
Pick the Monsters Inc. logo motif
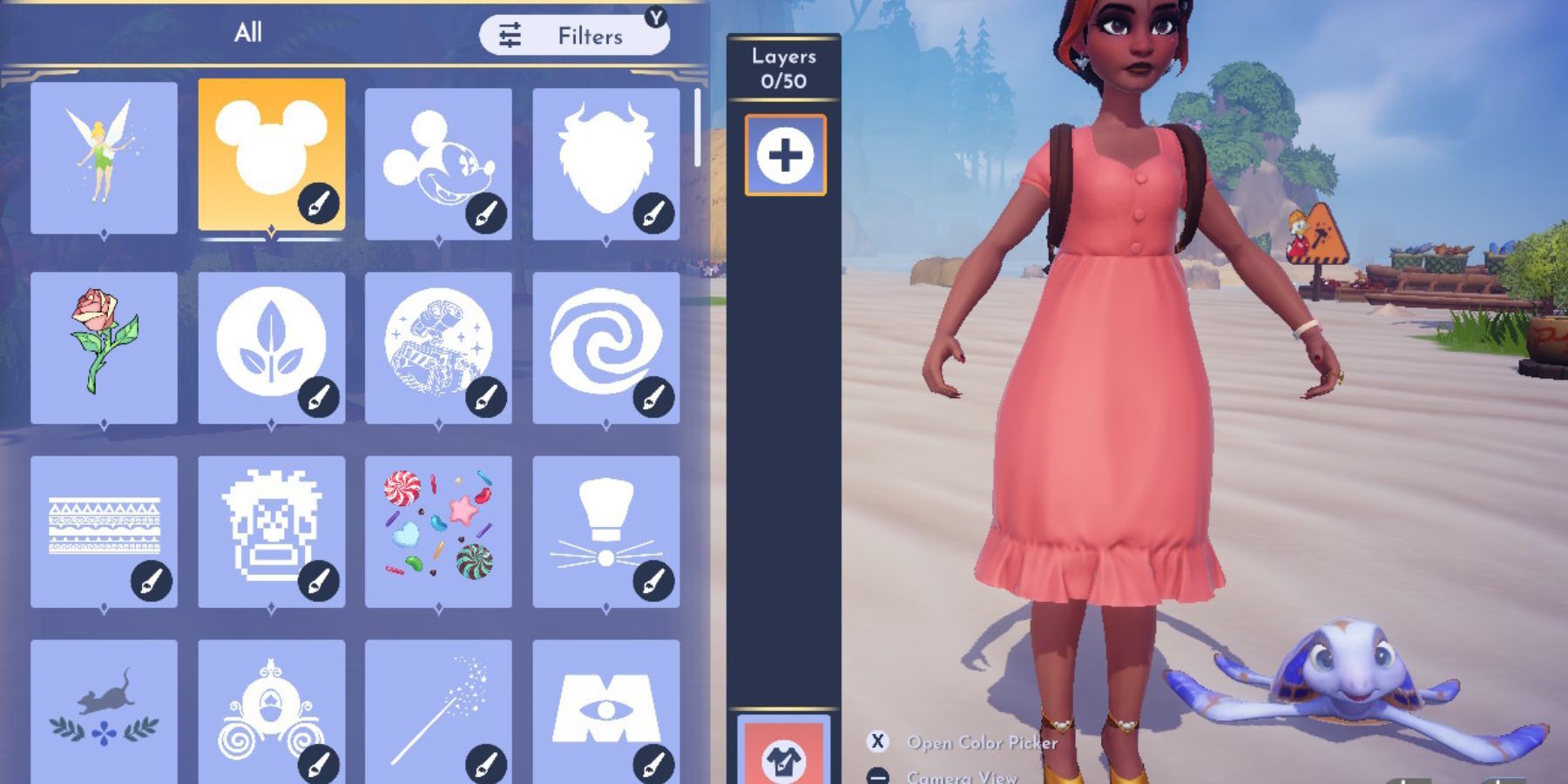[x=608, y=714]
